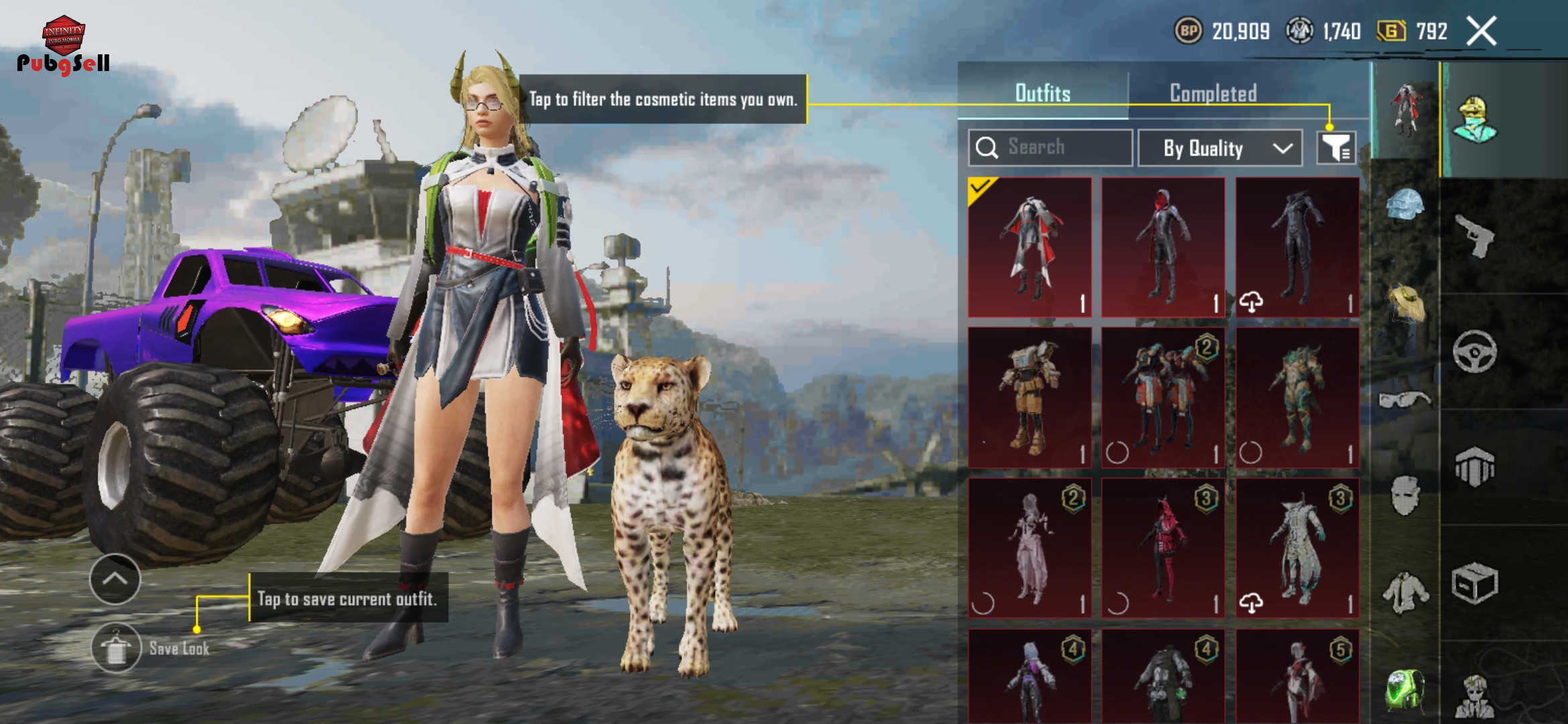Save the current look
Screen dimensions: 1568x724
[117, 648]
